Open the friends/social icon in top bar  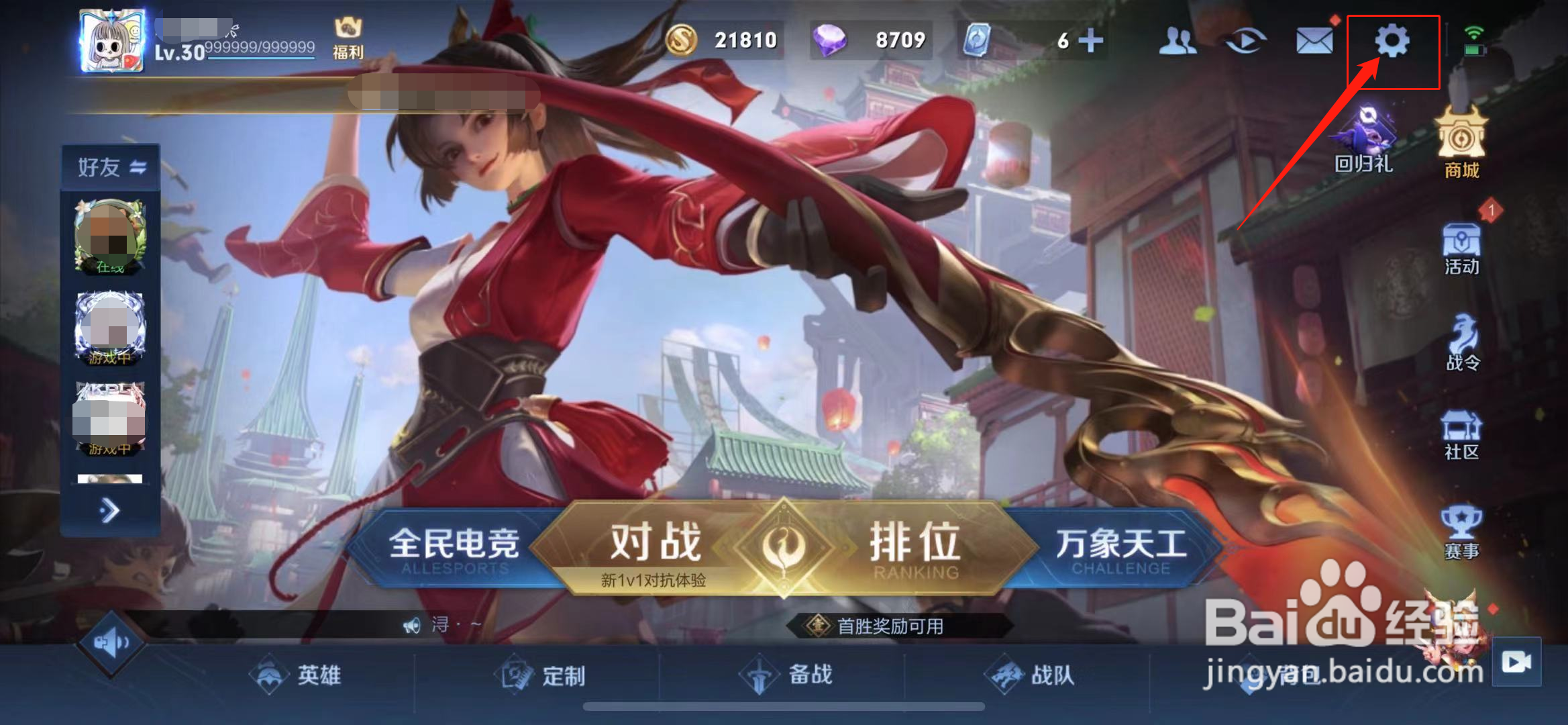point(1178,42)
